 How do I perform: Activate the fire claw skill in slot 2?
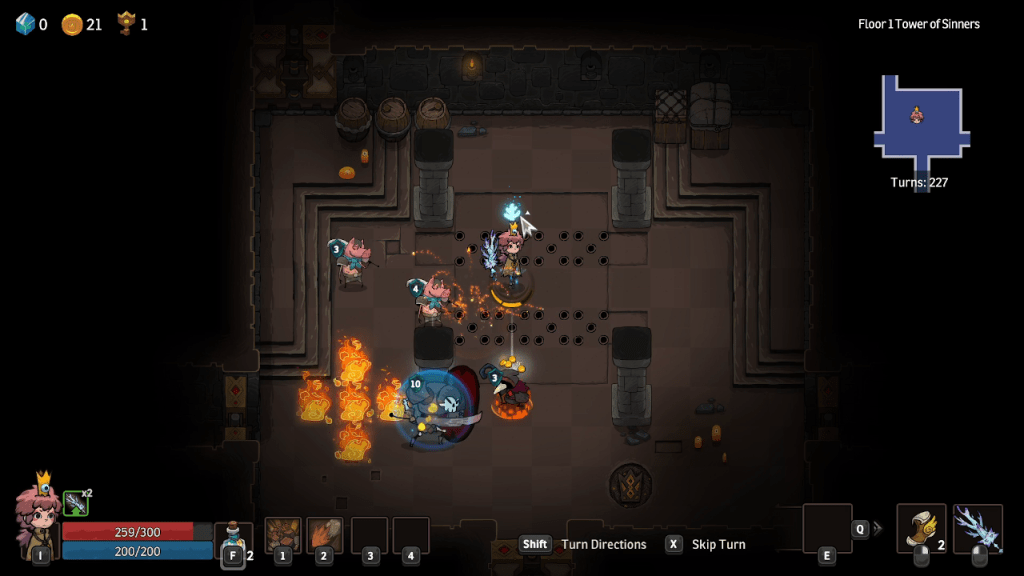[x=325, y=535]
